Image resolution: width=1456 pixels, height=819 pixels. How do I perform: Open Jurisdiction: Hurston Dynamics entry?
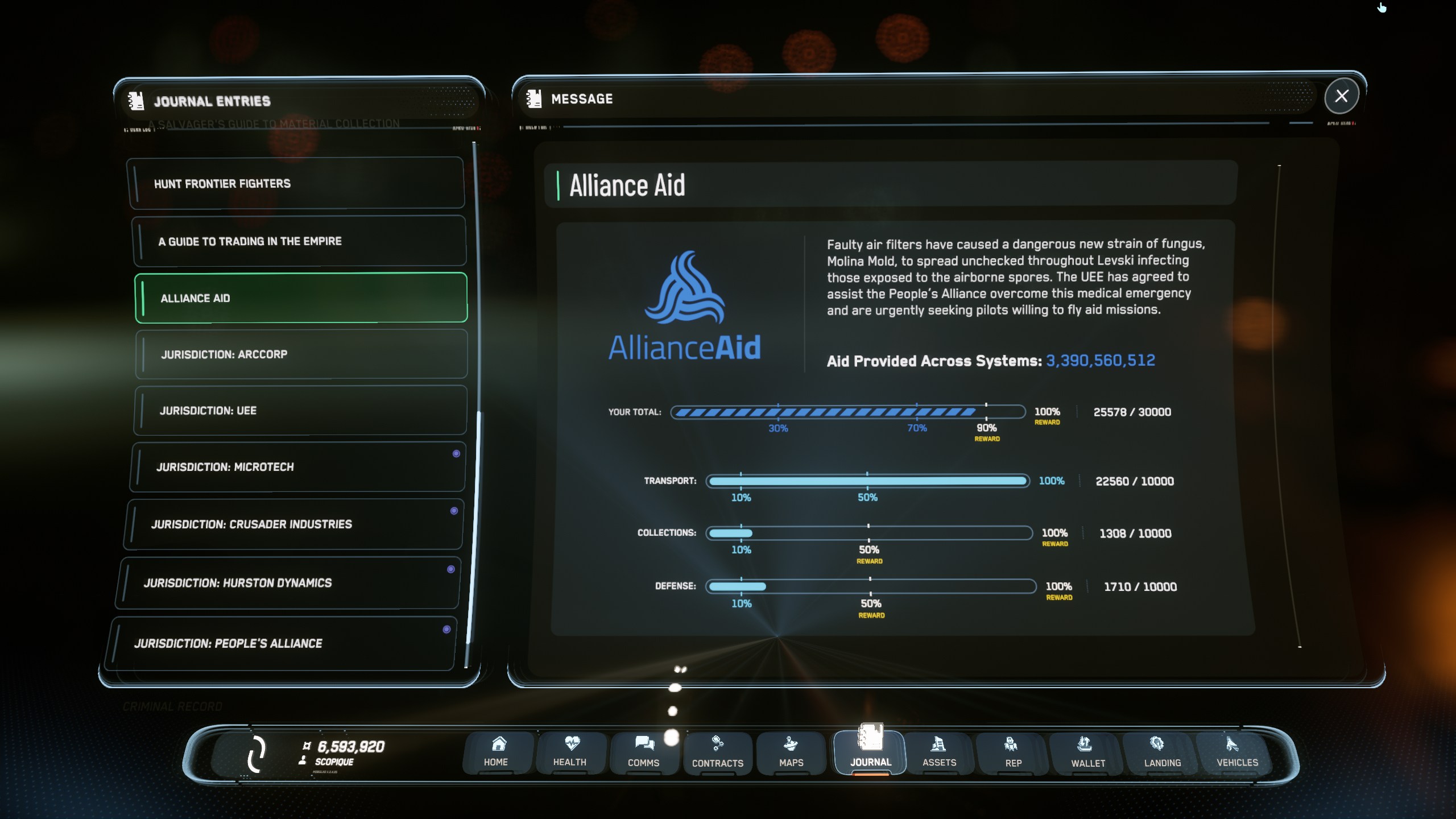pyautogui.click(x=288, y=583)
